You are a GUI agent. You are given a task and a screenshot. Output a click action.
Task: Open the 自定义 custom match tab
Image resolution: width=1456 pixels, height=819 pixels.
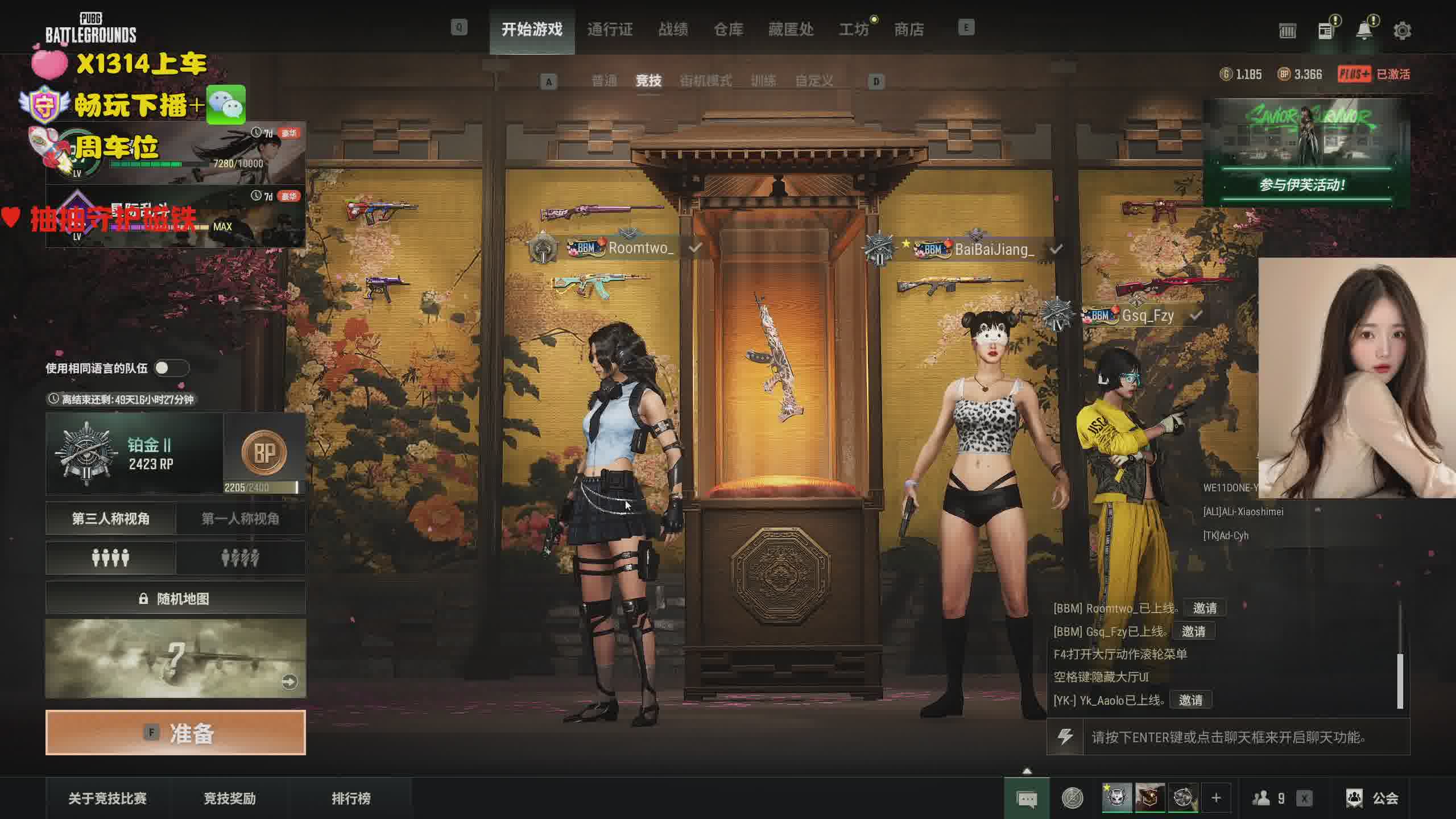point(814,81)
